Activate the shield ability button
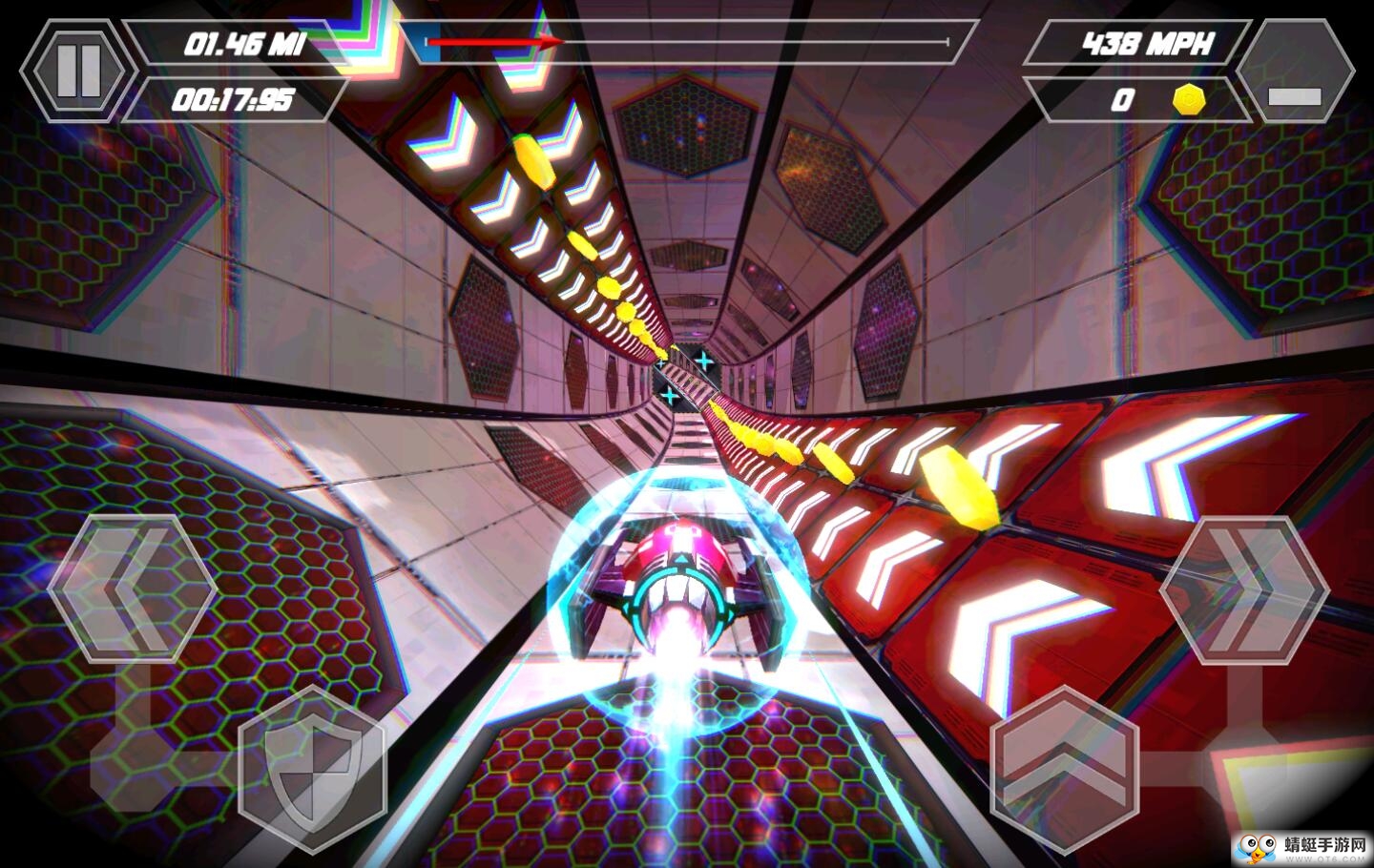Viewport: 1374px width, 868px height. click(x=312, y=770)
